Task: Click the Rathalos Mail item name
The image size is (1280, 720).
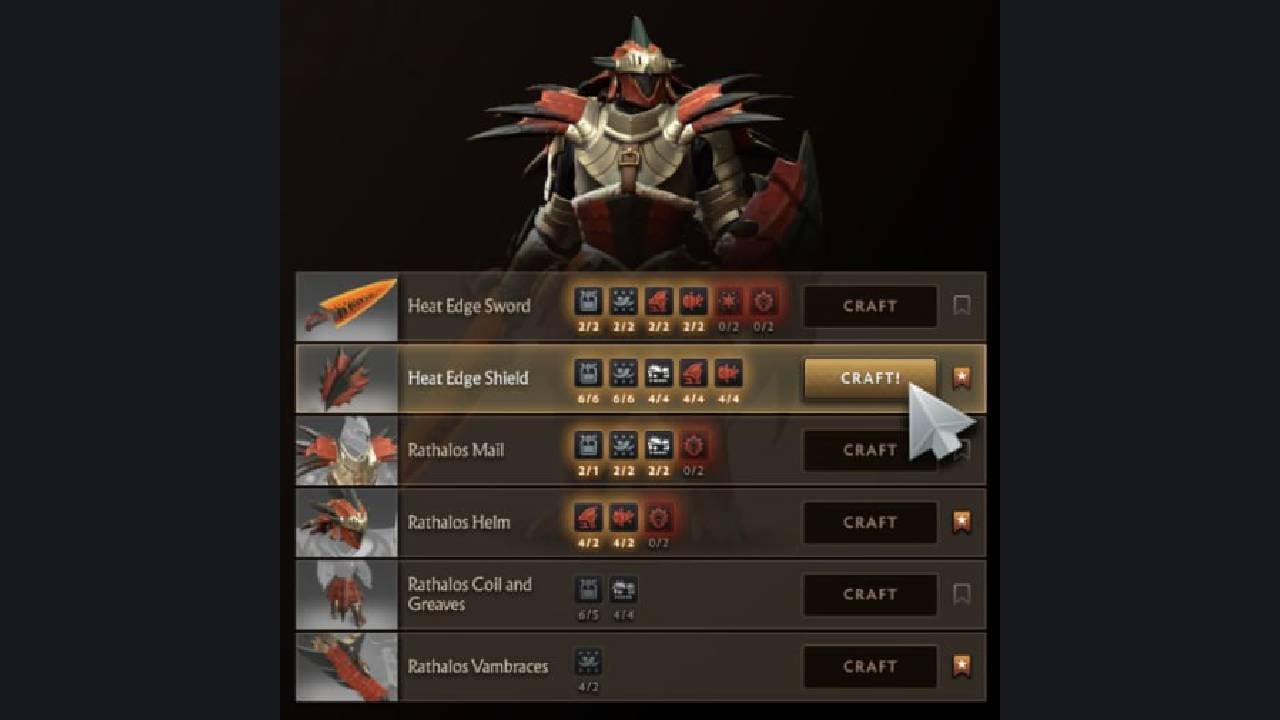Action: pos(455,450)
